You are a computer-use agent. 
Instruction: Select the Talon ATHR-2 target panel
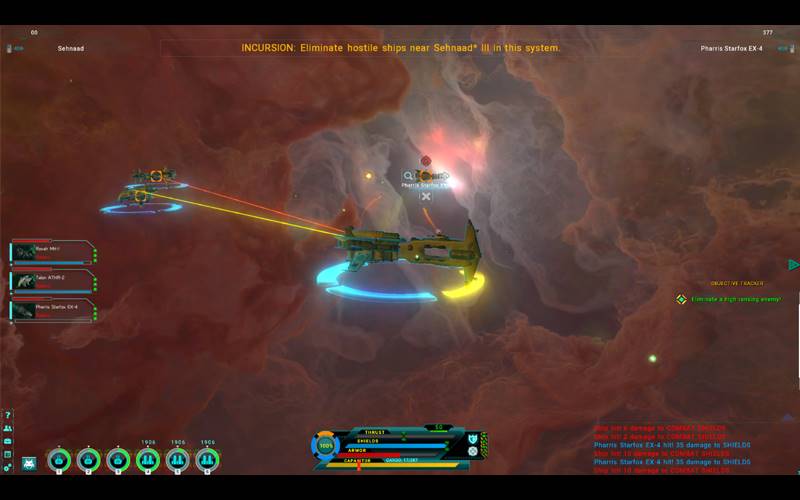[54, 282]
